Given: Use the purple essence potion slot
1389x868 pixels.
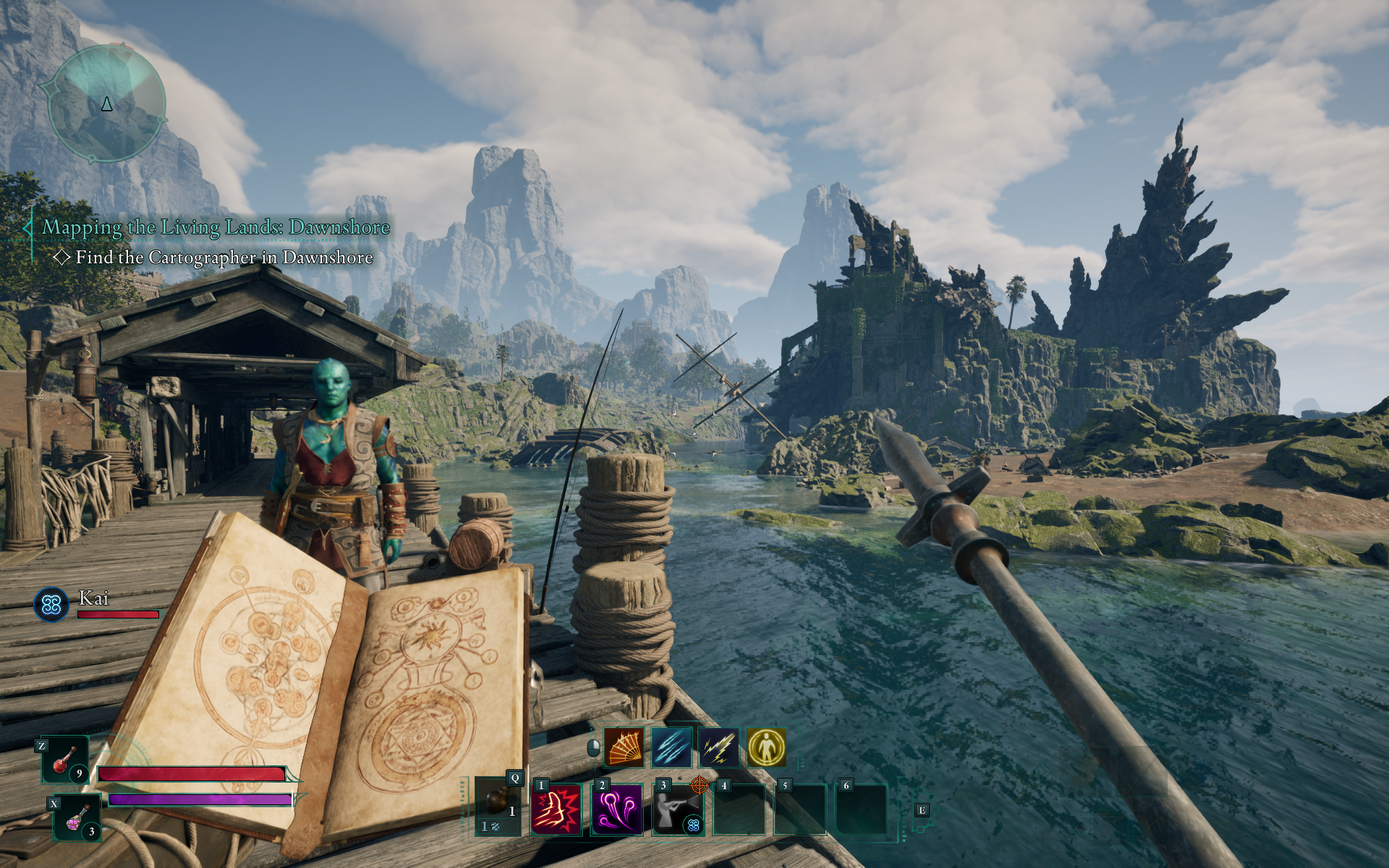Looking at the screenshot, I should [77, 818].
